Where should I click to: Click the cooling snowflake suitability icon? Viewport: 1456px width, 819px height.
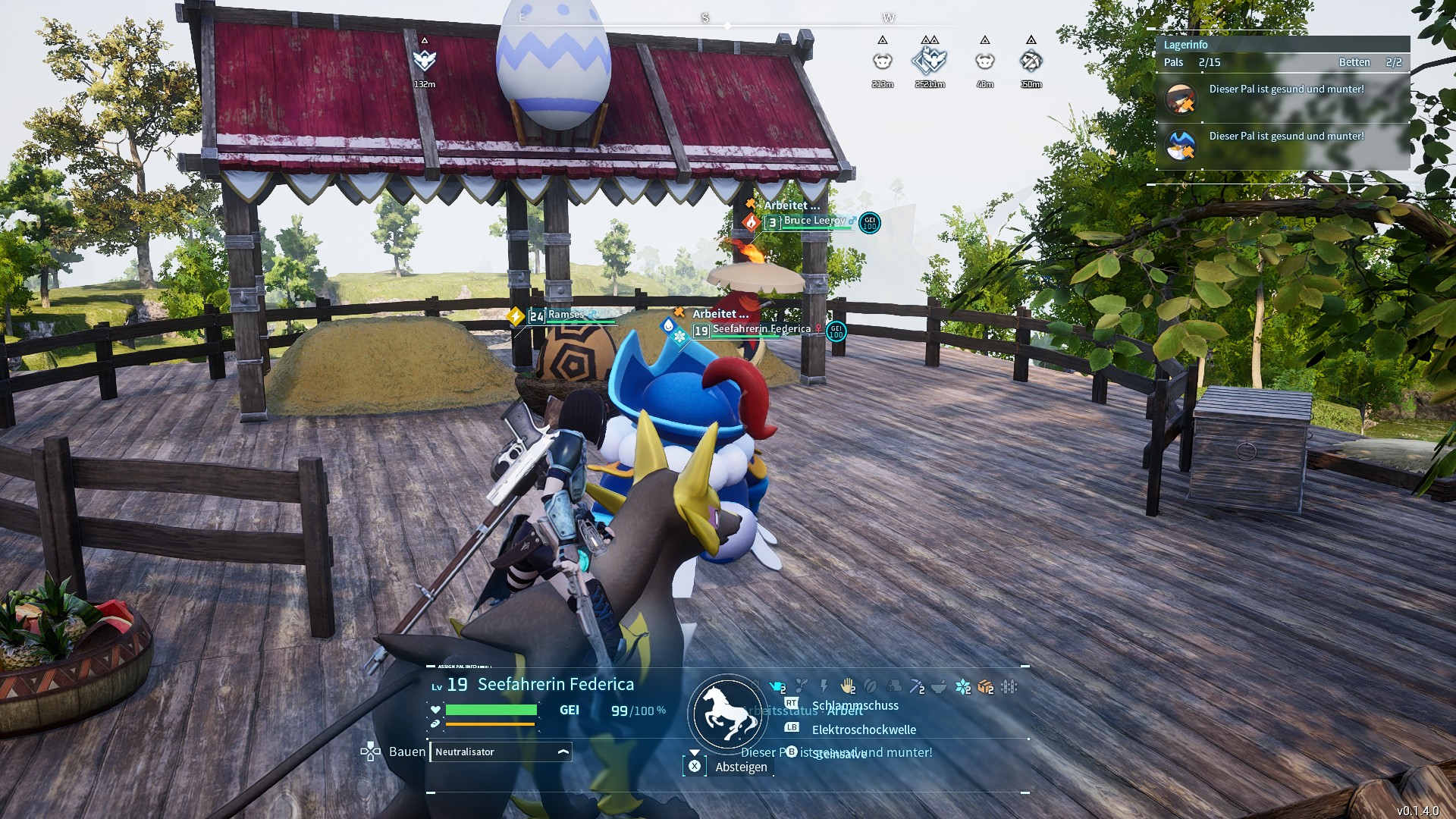click(x=962, y=687)
